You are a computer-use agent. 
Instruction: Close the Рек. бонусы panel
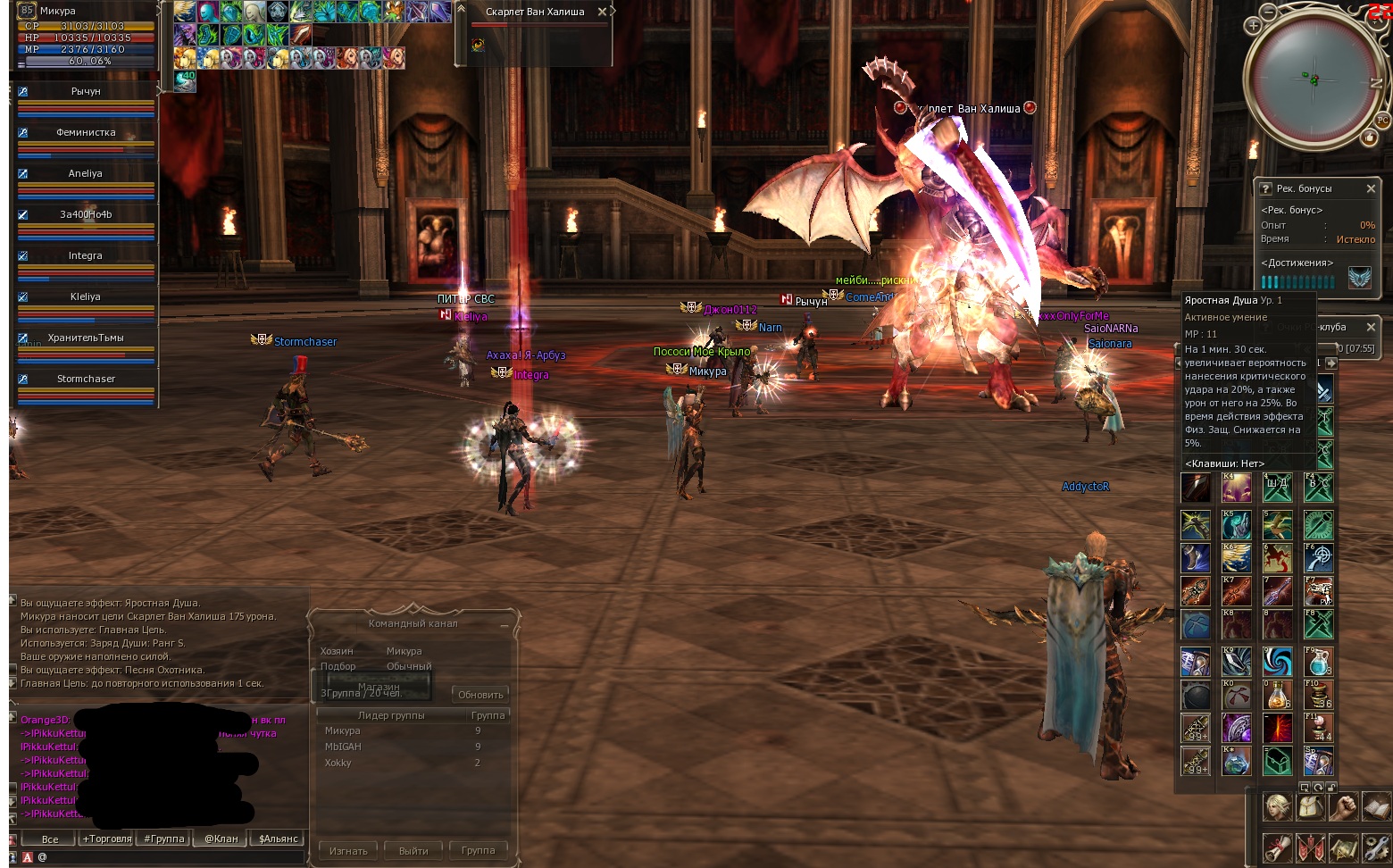point(1371,188)
